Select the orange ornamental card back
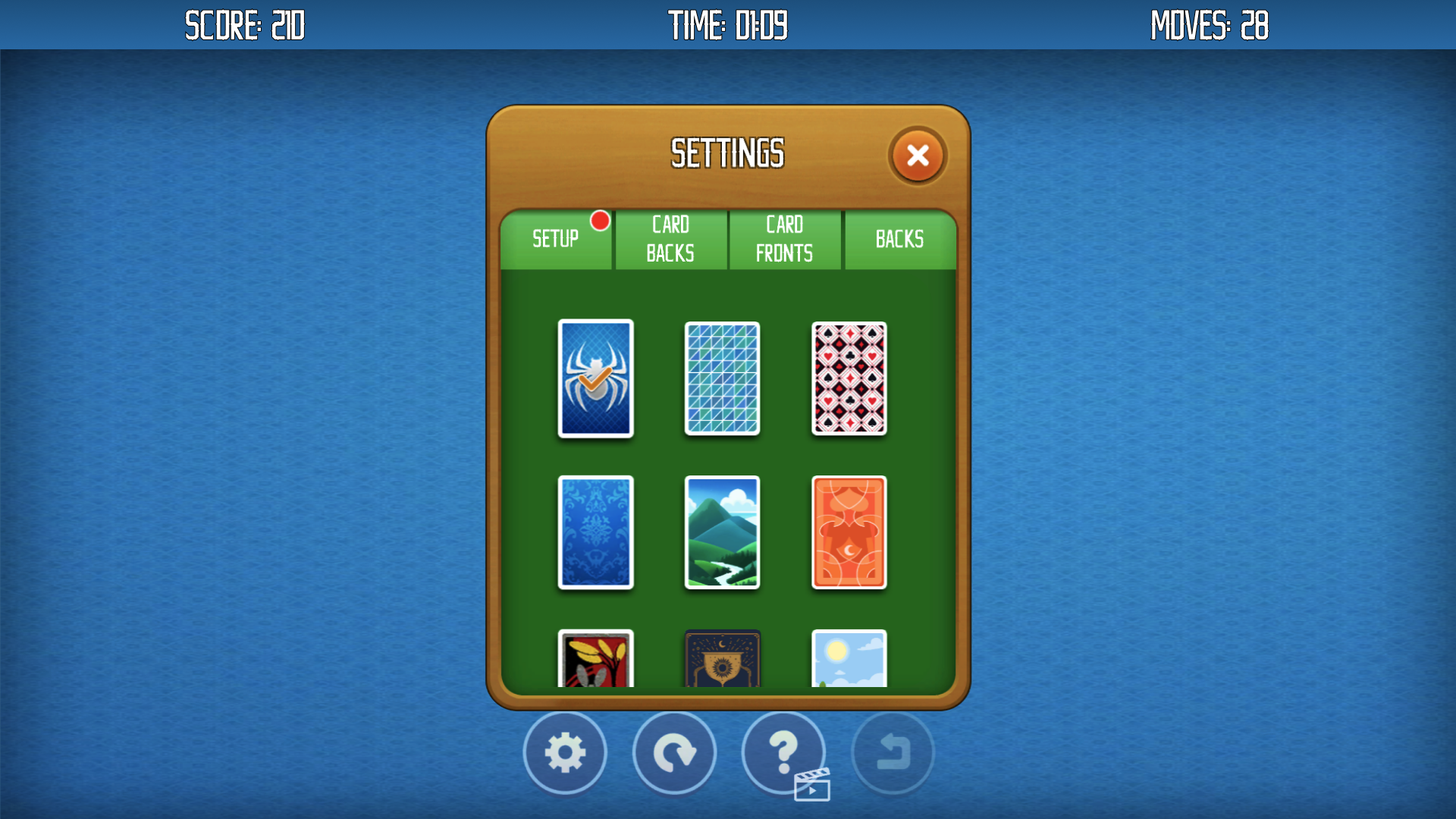 coord(849,533)
